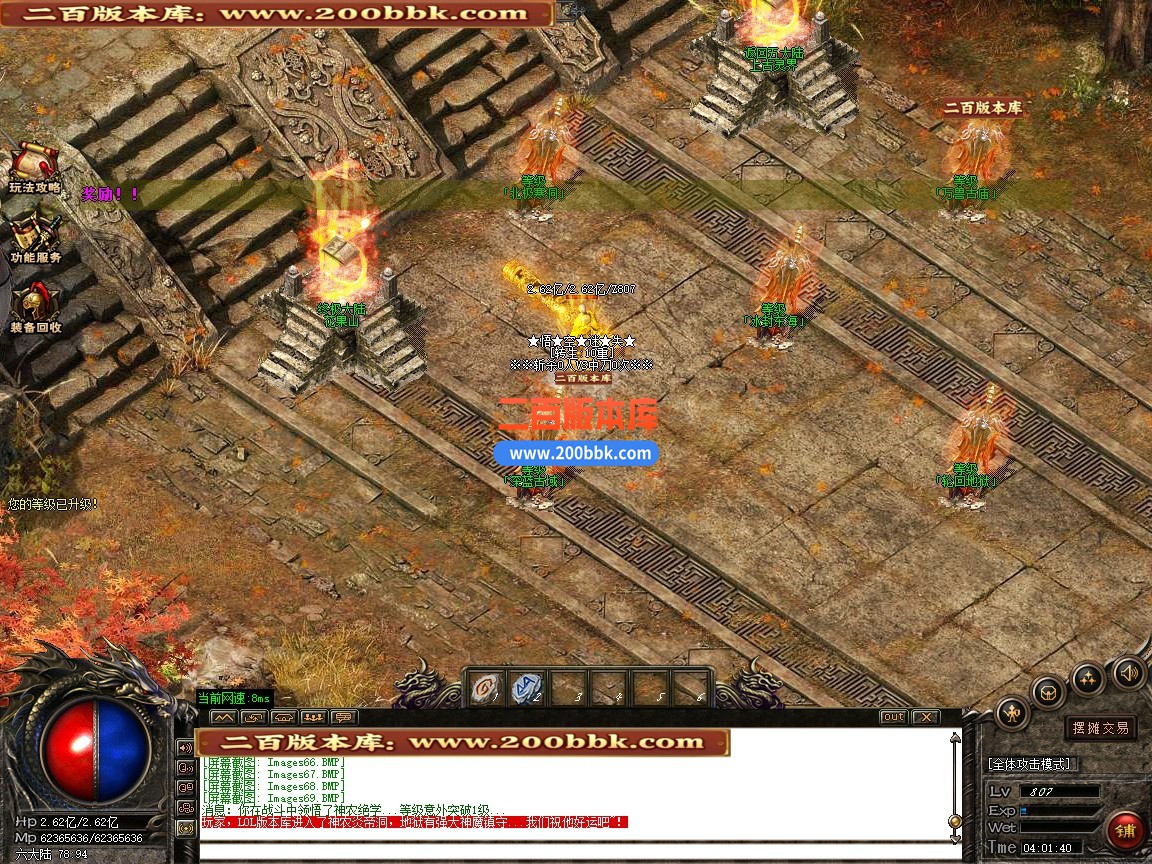Open the bag chest round button

pos(1049,692)
